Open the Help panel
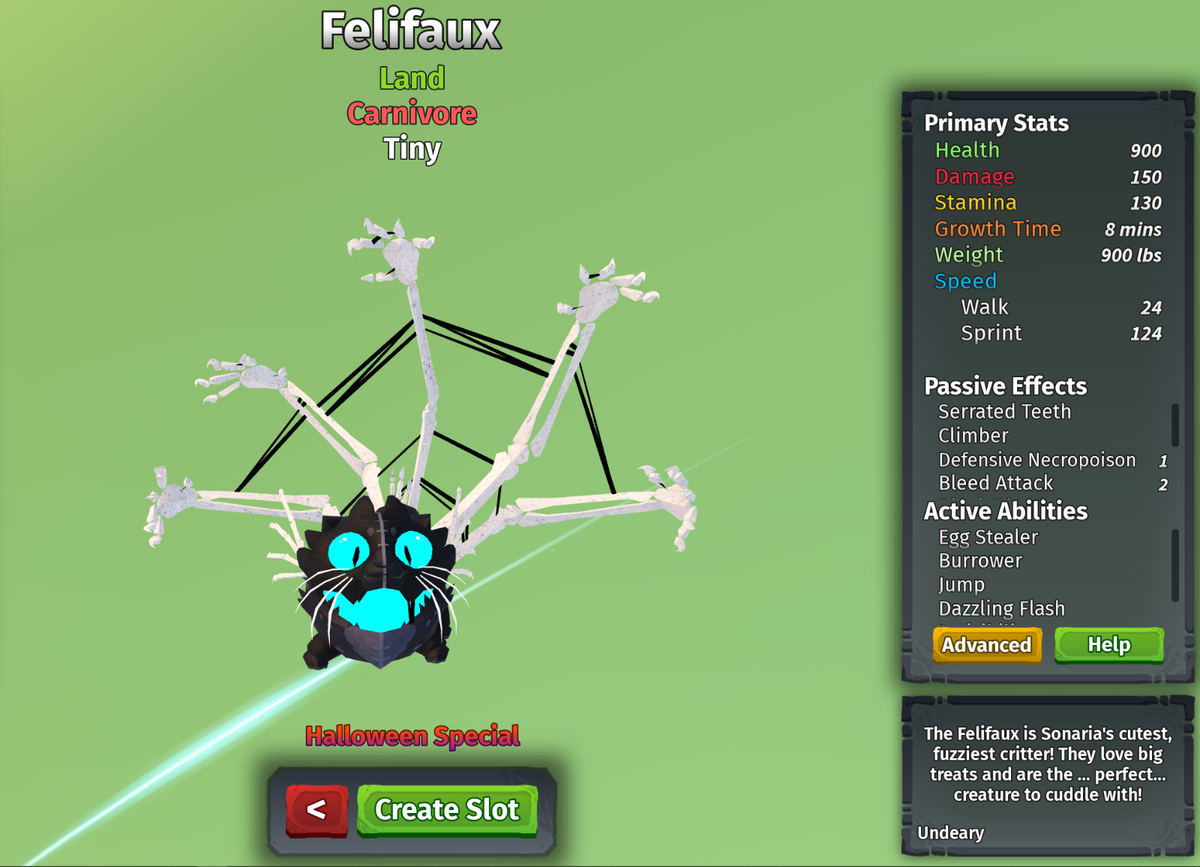Image resolution: width=1200 pixels, height=867 pixels. [1108, 645]
